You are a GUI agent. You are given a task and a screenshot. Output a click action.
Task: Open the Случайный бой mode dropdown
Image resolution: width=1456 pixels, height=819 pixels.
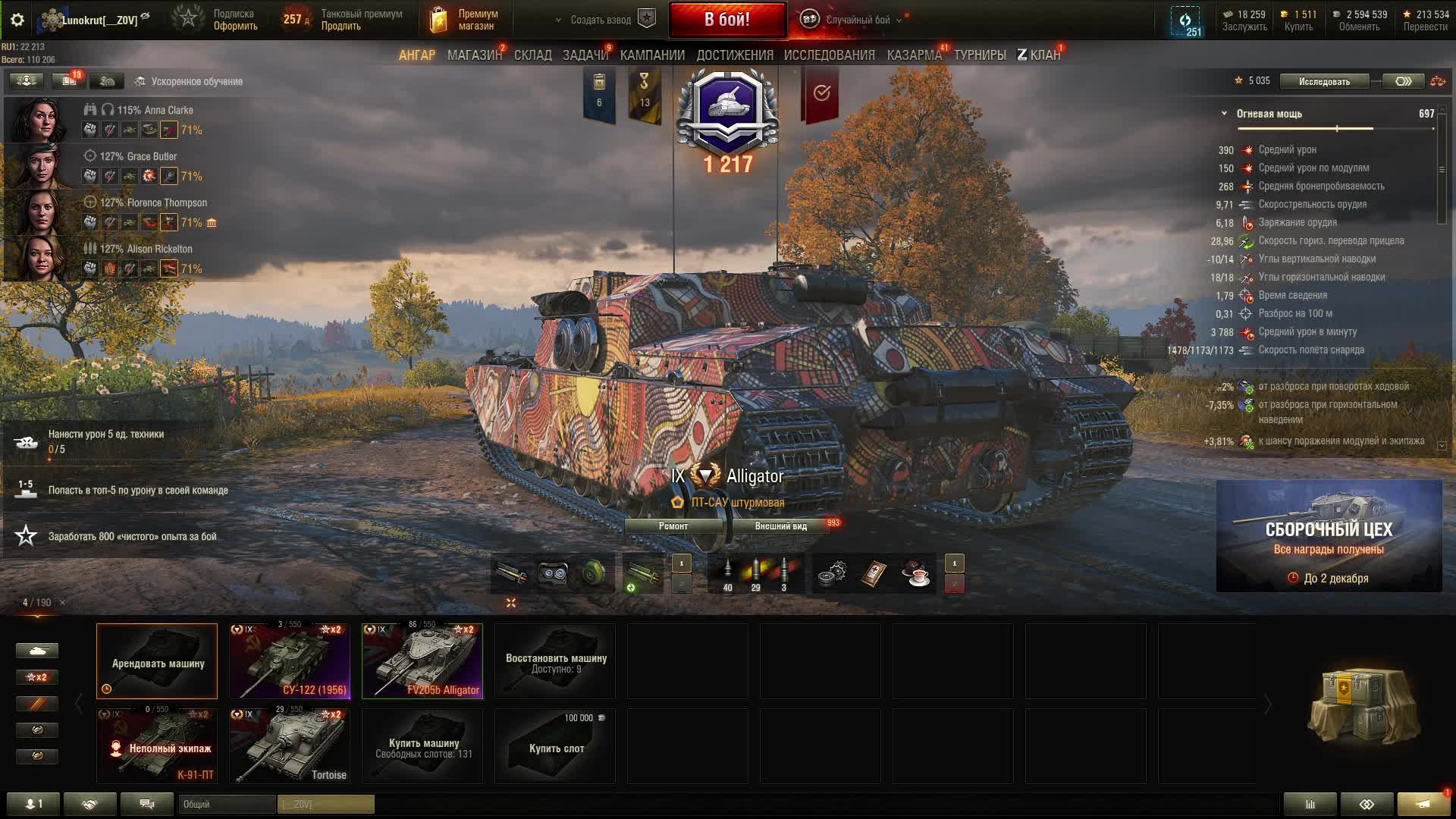(x=857, y=20)
